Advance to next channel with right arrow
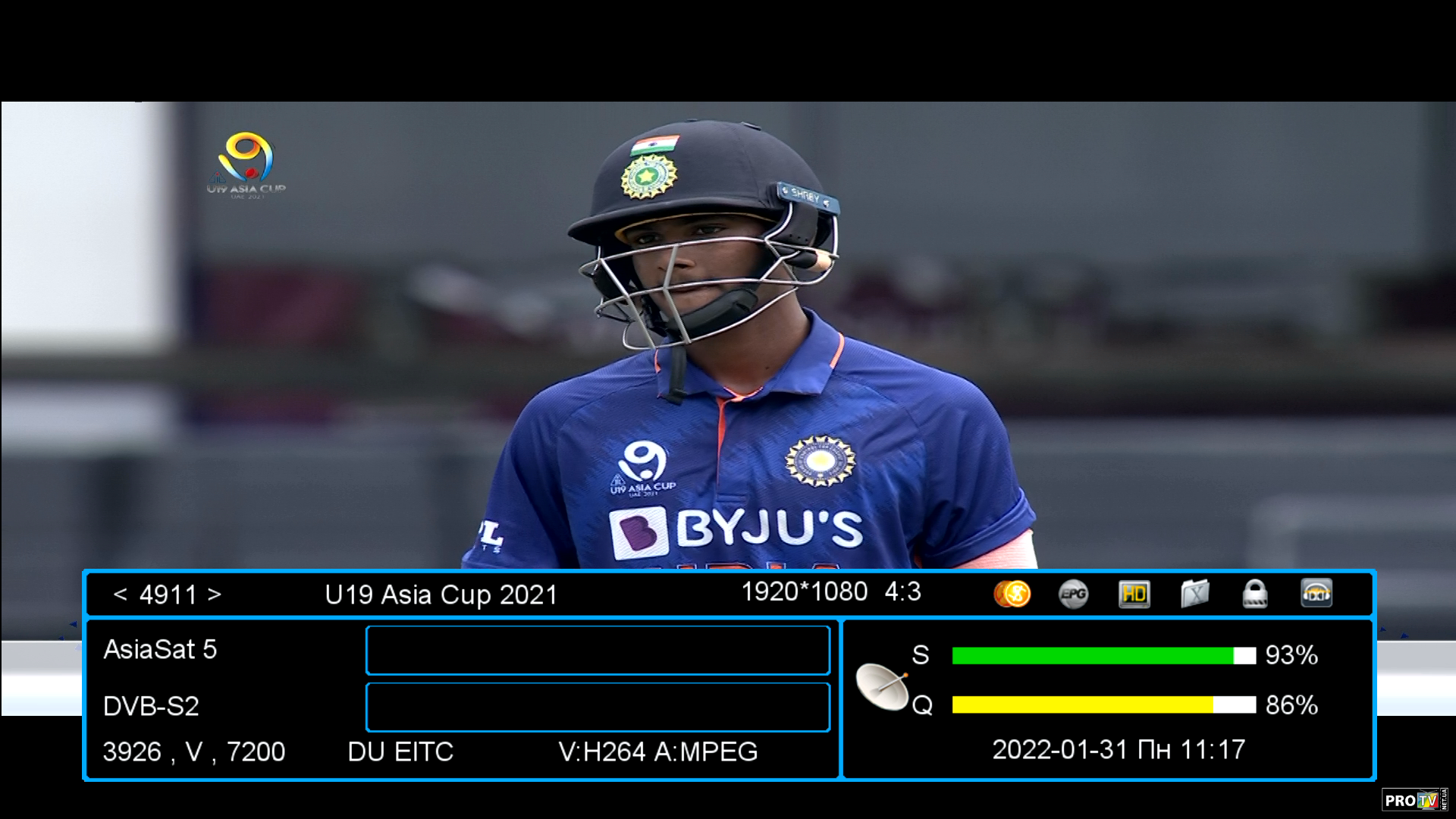 [215, 595]
